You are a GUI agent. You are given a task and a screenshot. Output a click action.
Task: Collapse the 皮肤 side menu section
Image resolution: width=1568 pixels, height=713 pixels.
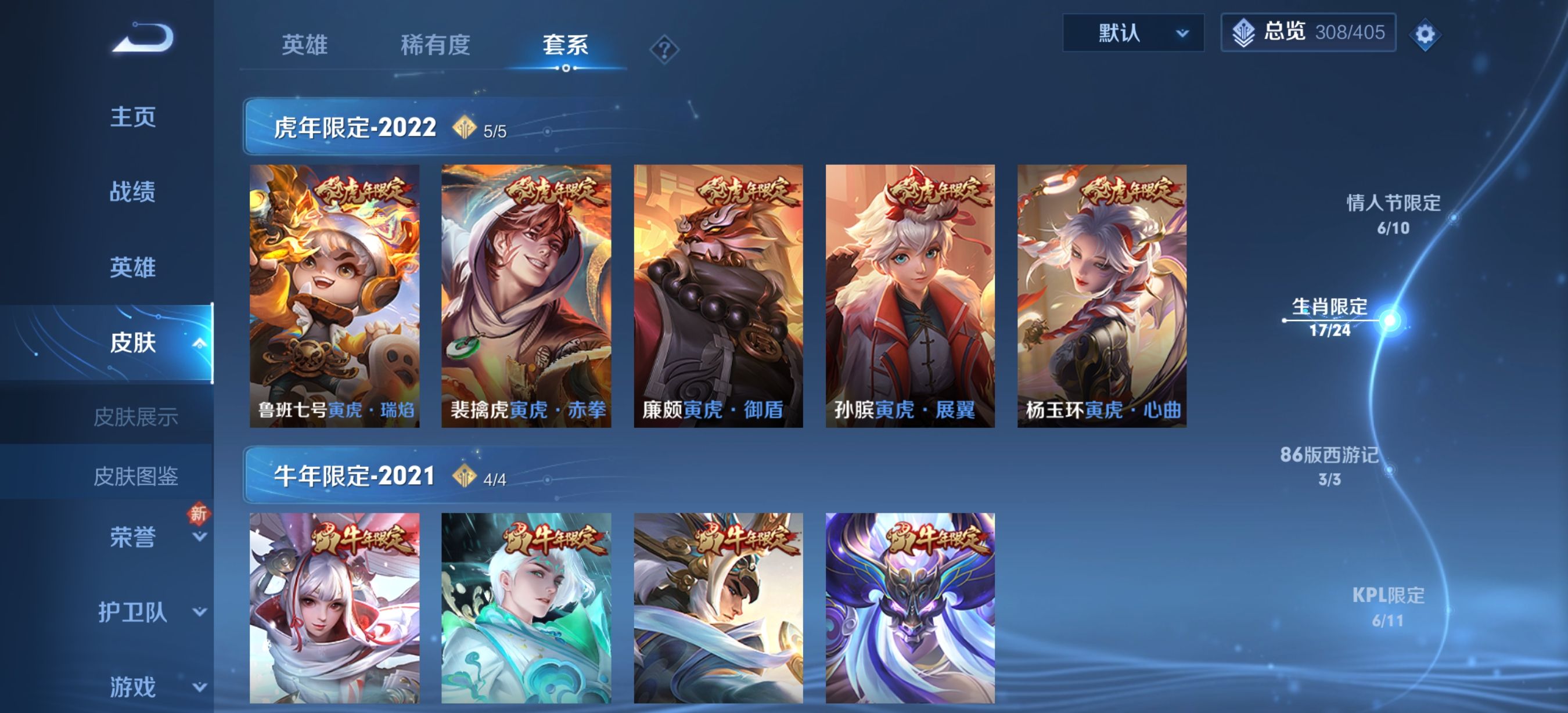click(199, 344)
